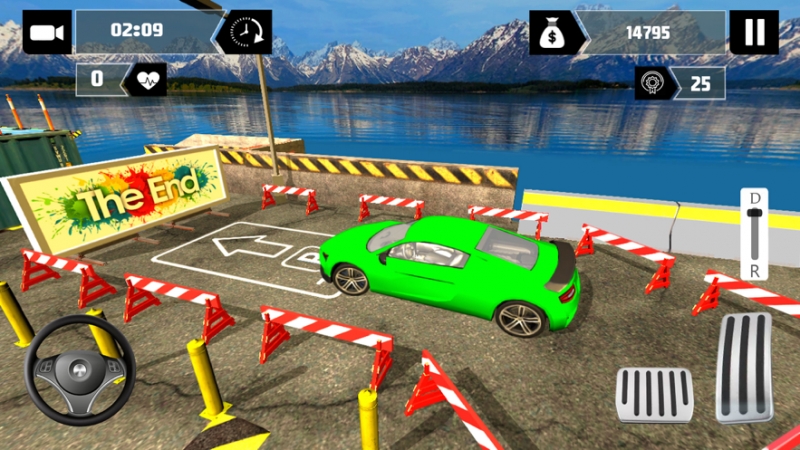Tap the brake pedal

point(655,393)
